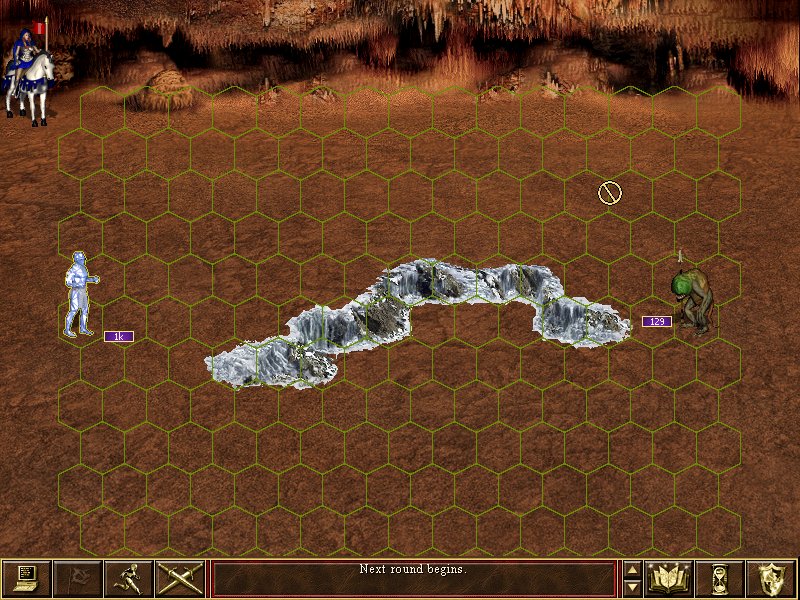Select the highlighted blue elemental unit

pyautogui.click(x=78, y=294)
